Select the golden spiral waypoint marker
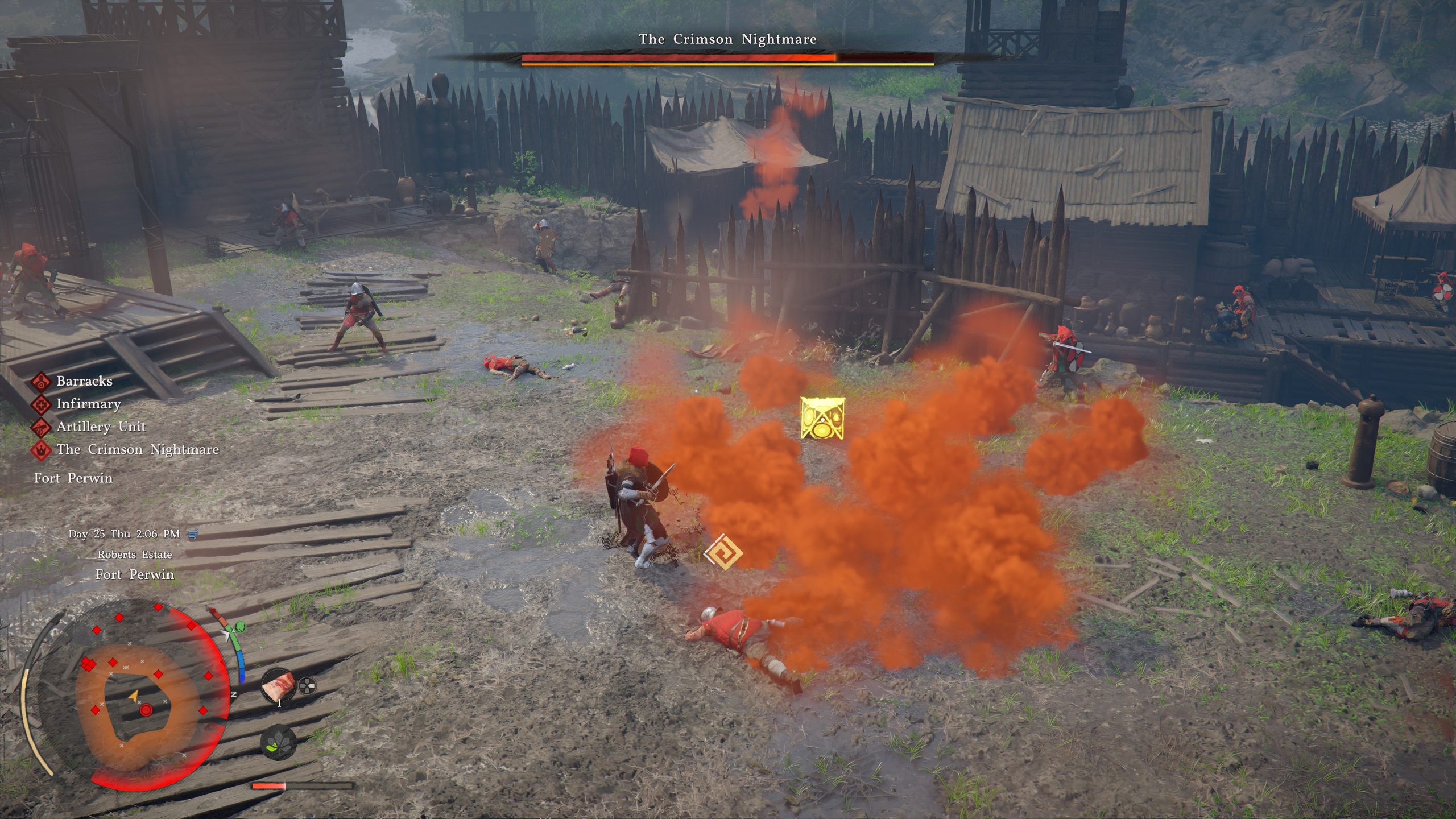 point(722,552)
